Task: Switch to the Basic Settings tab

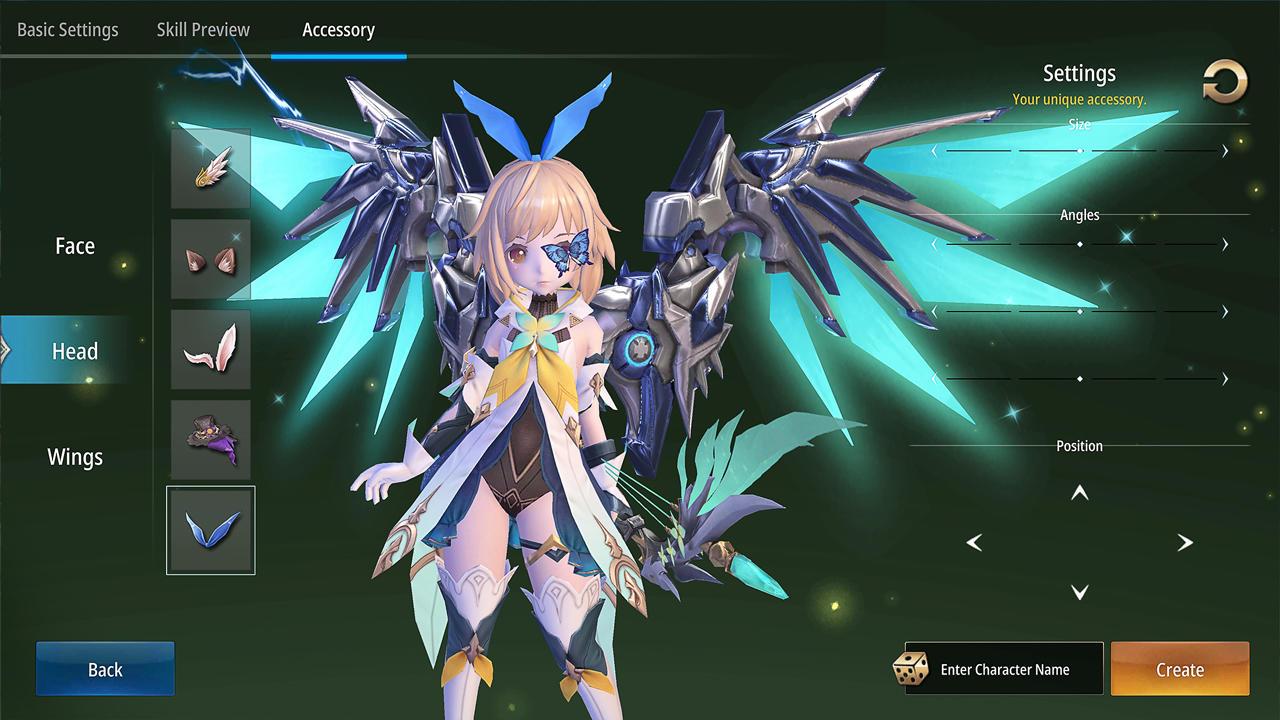Action: pos(67,30)
